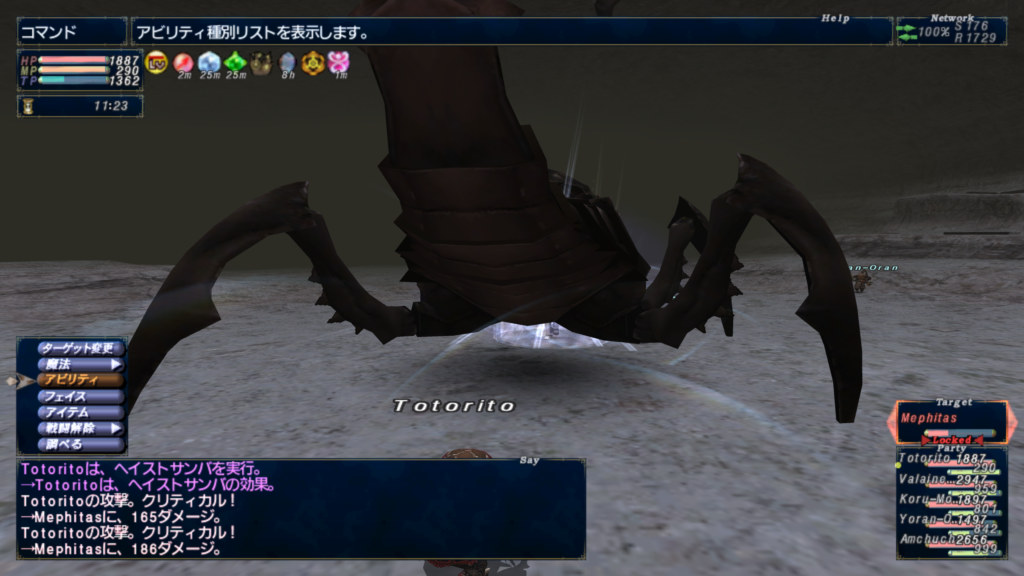Click the red orb 2m buff icon
Screen dimensions: 1024x576
183,63
